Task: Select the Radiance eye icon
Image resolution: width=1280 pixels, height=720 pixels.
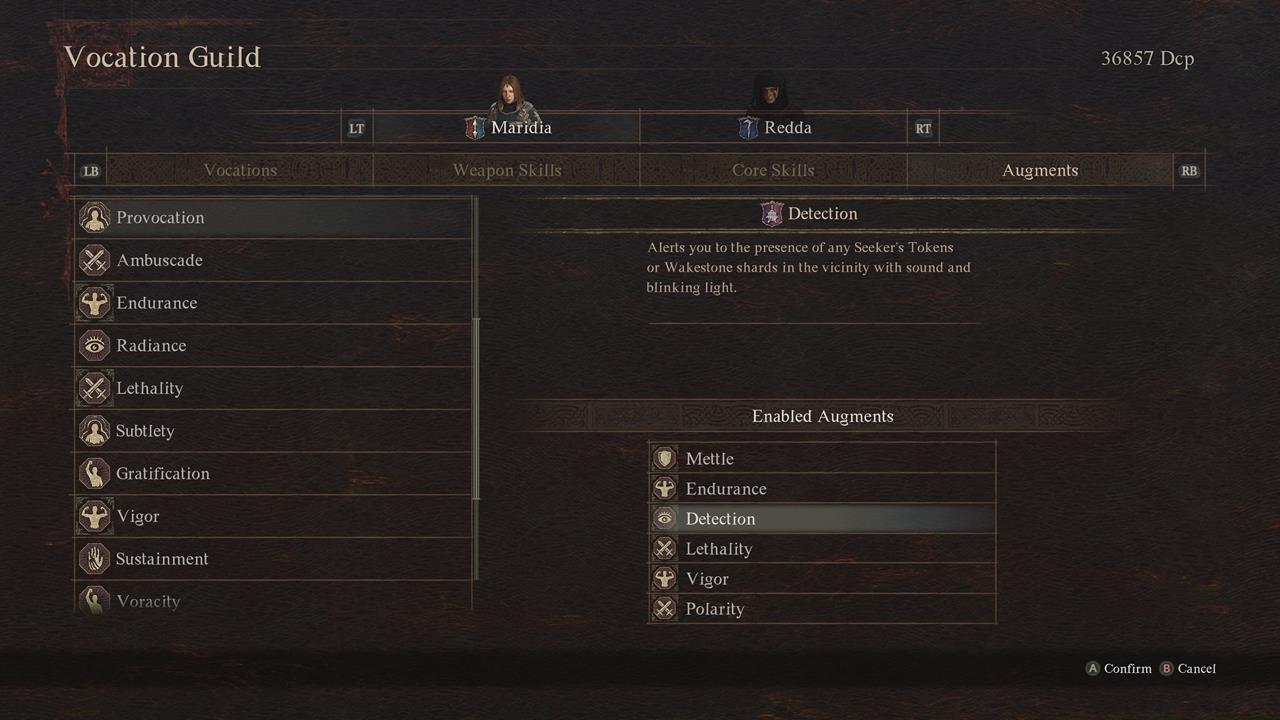Action: click(94, 345)
